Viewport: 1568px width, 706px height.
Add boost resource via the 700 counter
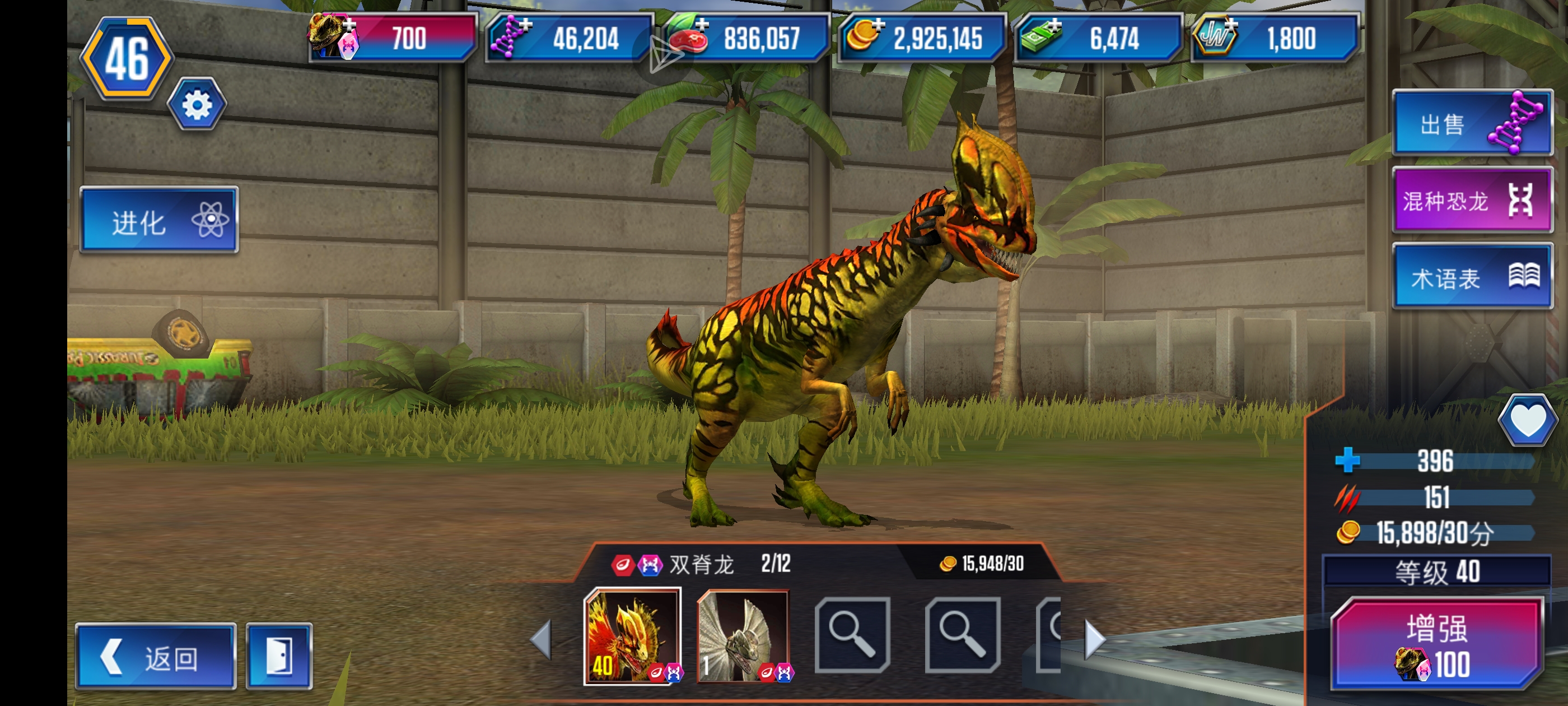(393, 38)
